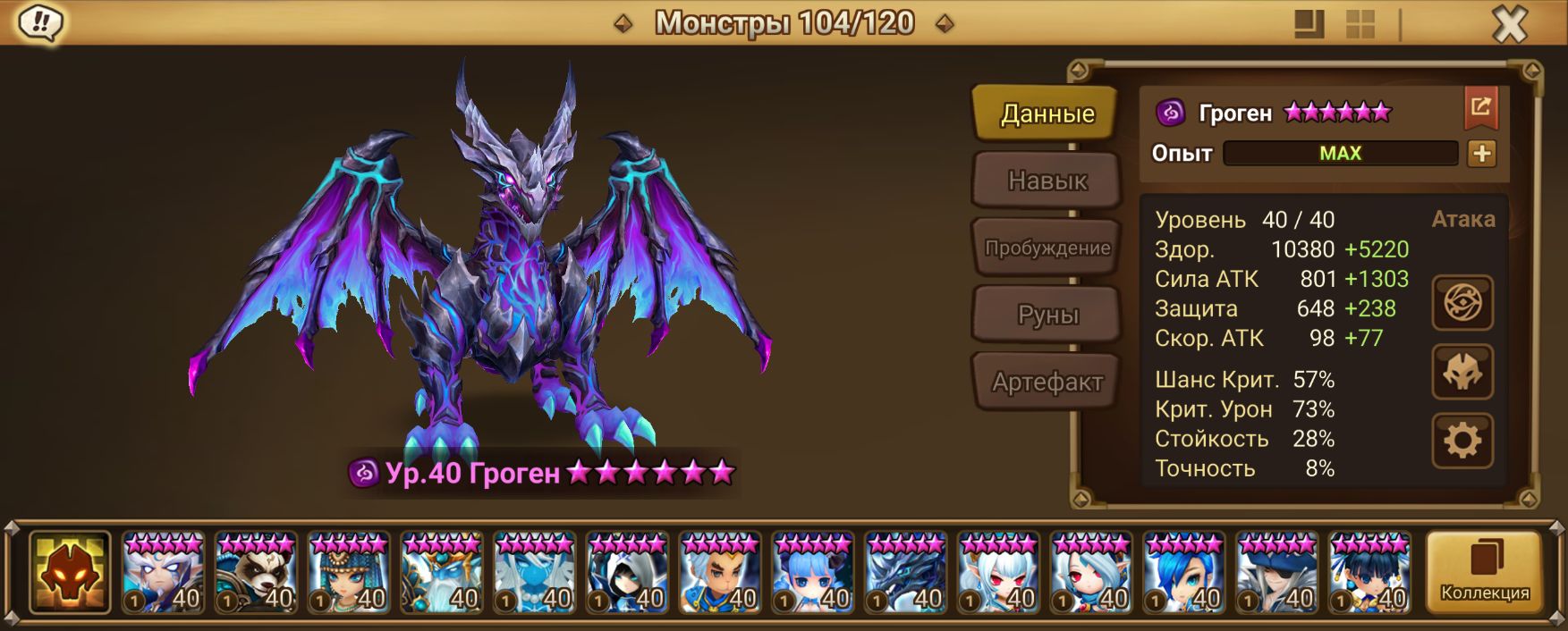1568x631 pixels.
Task: Open the Коллекция button
Action: tap(1484, 572)
